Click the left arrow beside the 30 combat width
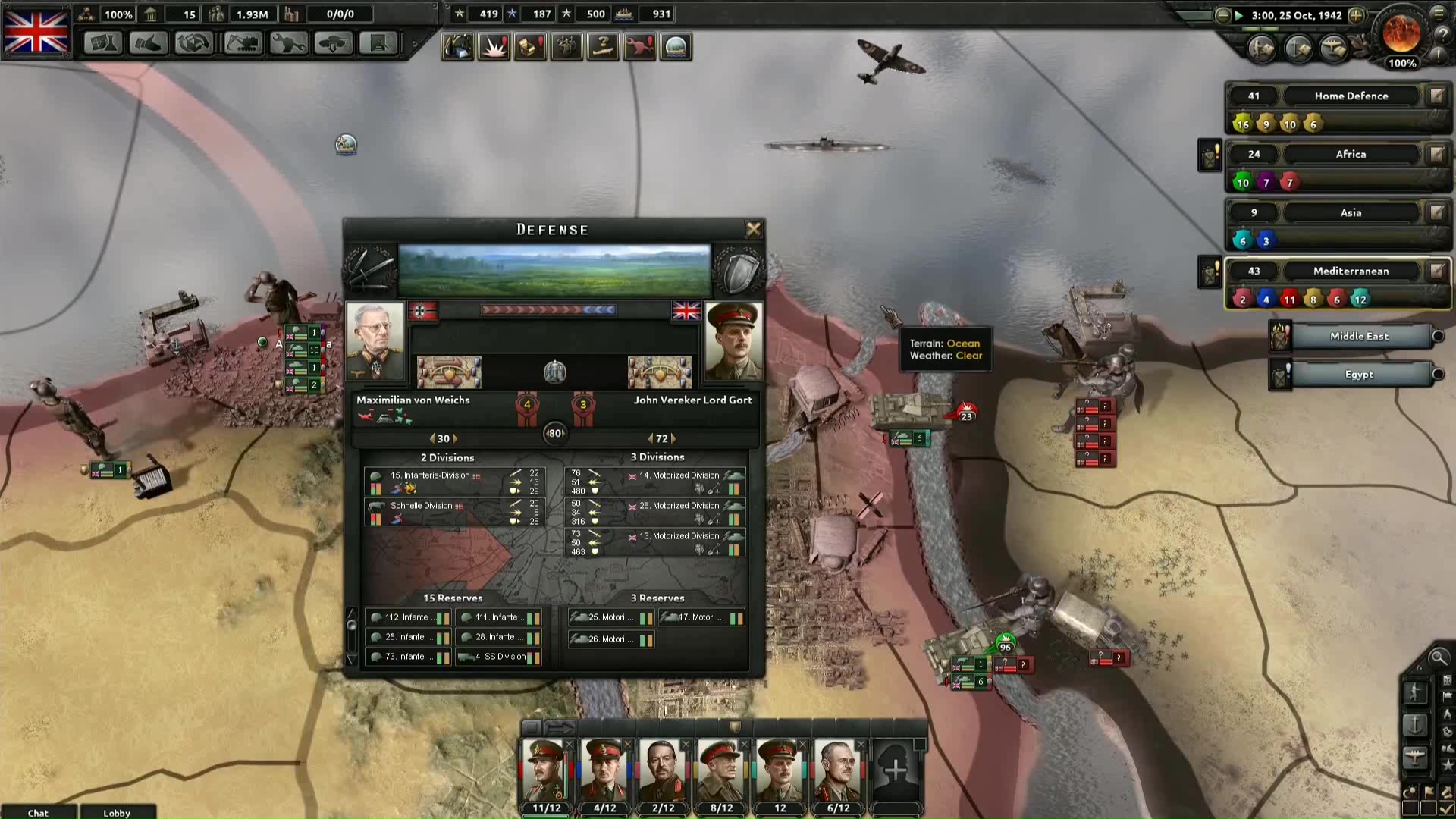This screenshot has width=1456, height=819. click(432, 438)
